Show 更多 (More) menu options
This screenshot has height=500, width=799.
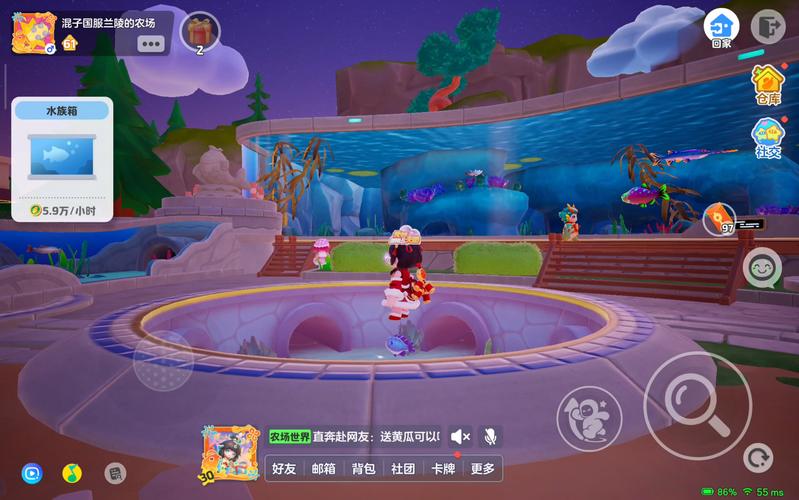[482, 468]
